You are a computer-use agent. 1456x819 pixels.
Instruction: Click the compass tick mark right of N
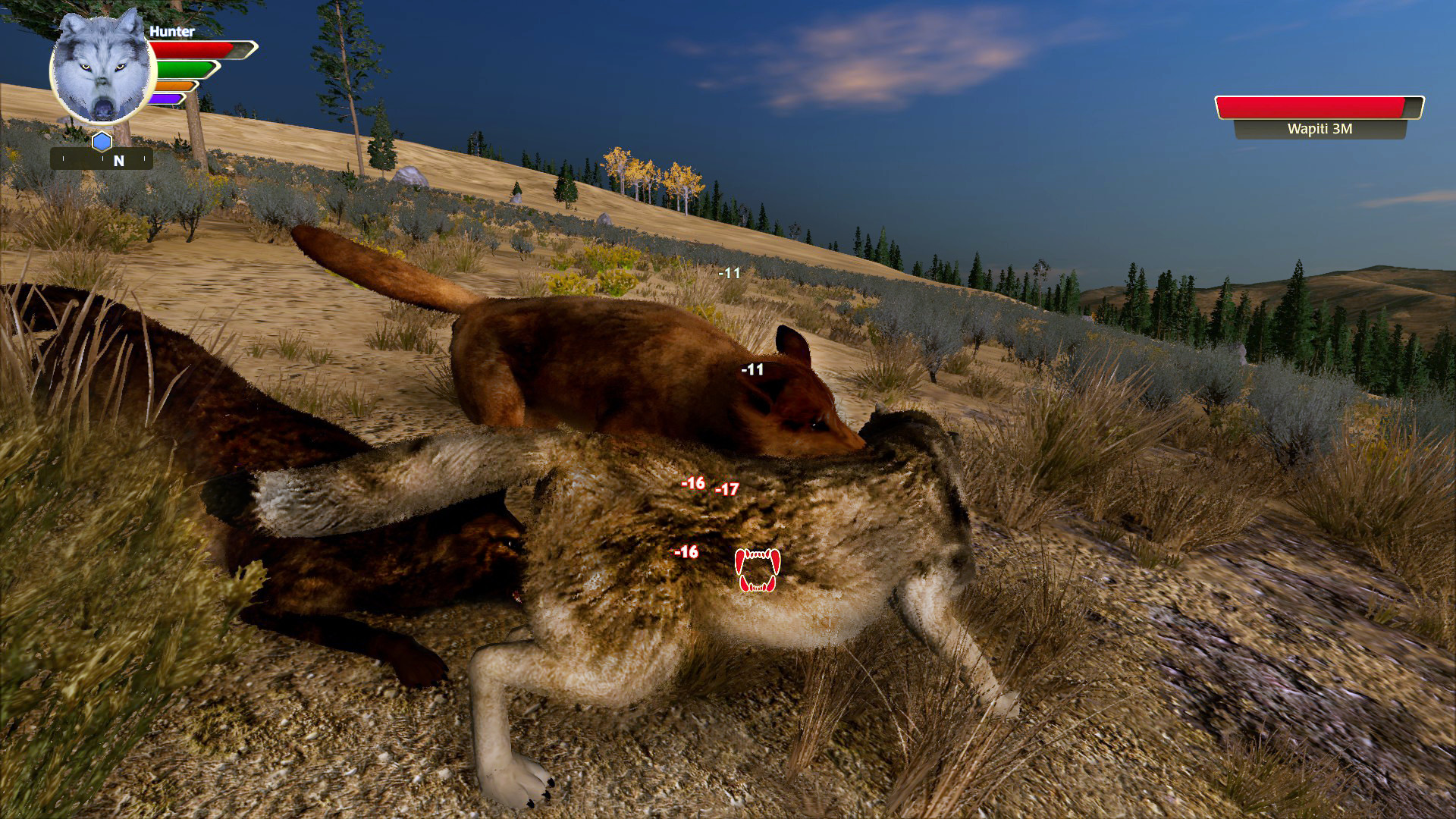(x=144, y=157)
